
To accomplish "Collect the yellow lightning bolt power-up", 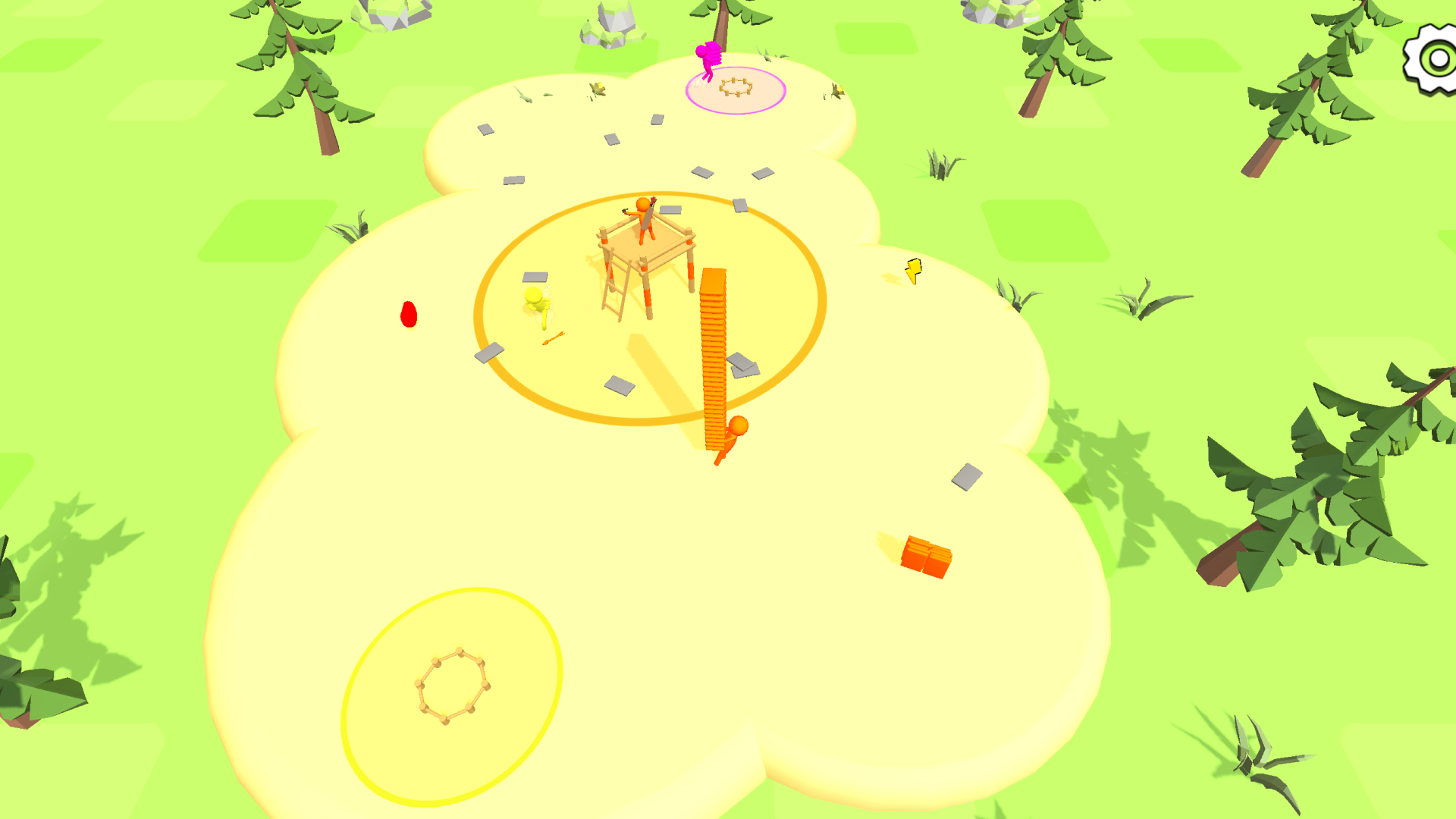I will pyautogui.click(x=913, y=270).
